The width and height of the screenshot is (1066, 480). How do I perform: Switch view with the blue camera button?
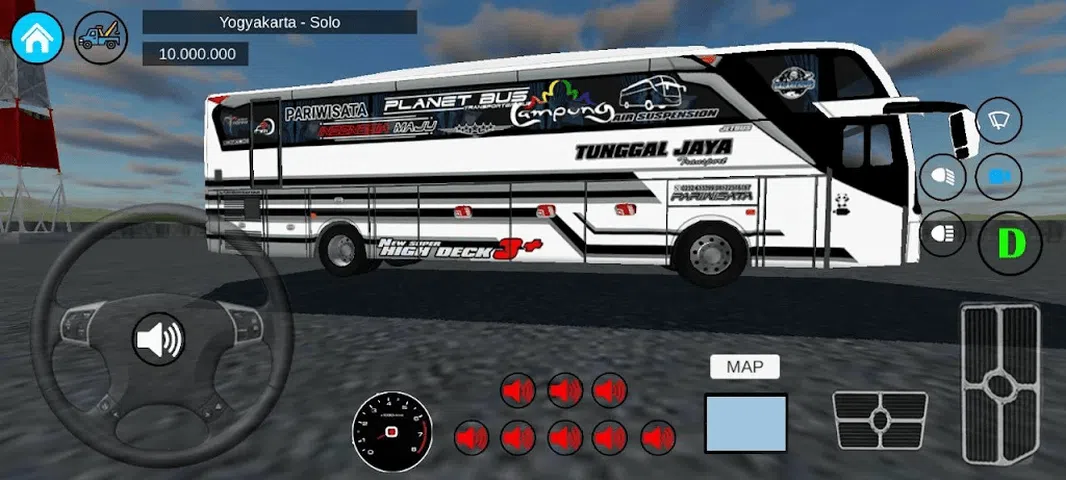(998, 177)
